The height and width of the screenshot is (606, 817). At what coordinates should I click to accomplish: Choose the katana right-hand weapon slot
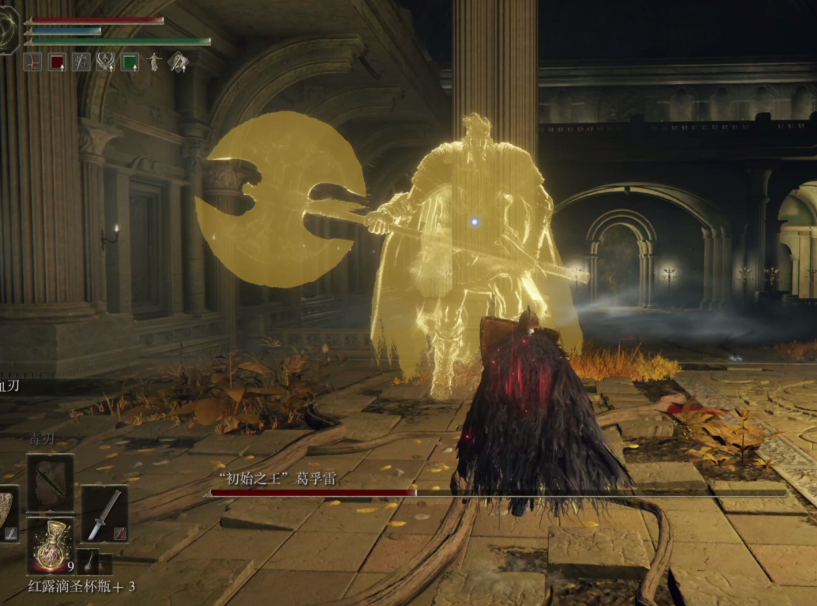tap(104, 514)
